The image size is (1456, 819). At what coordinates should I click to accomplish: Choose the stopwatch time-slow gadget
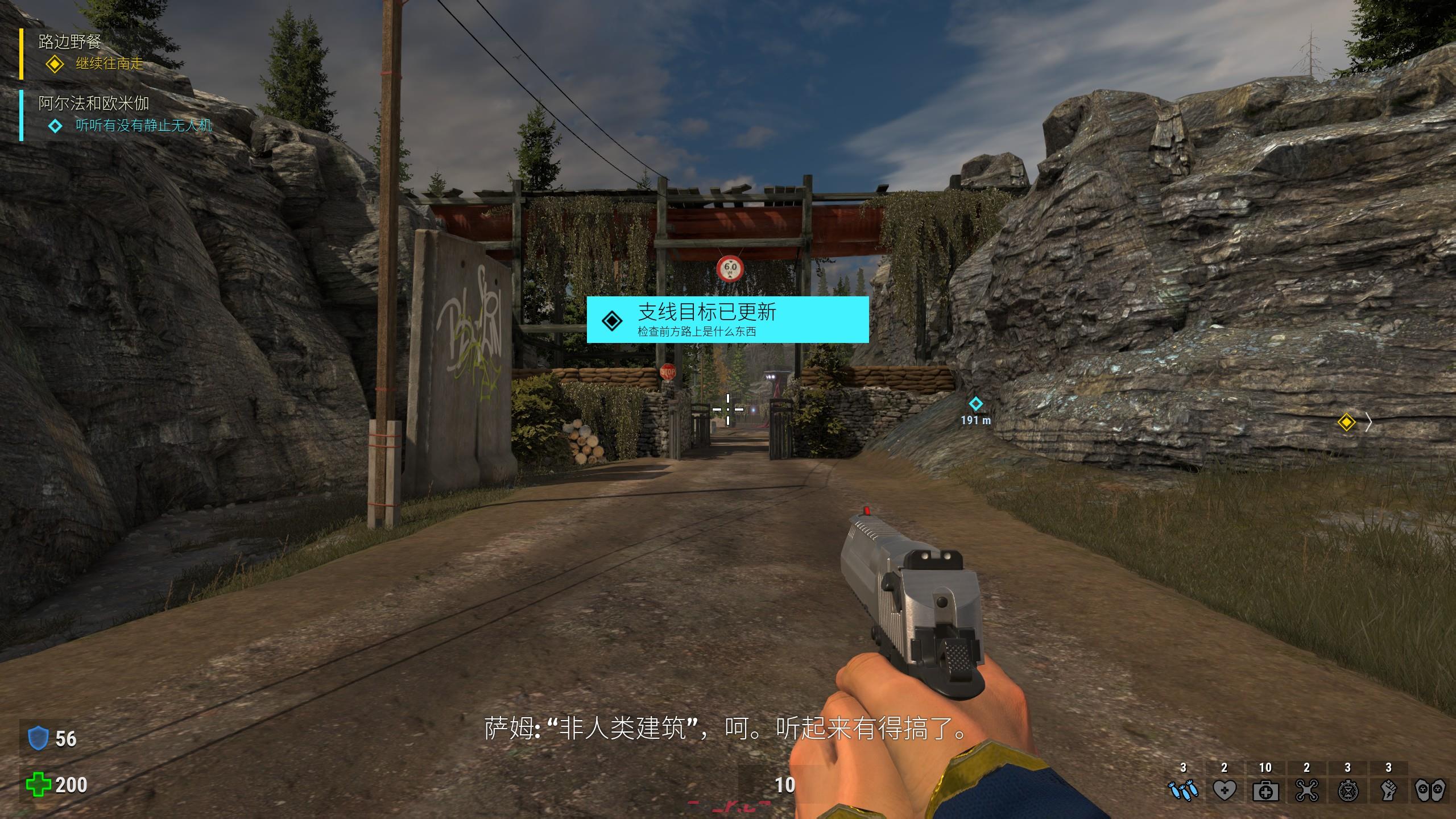(1347, 790)
